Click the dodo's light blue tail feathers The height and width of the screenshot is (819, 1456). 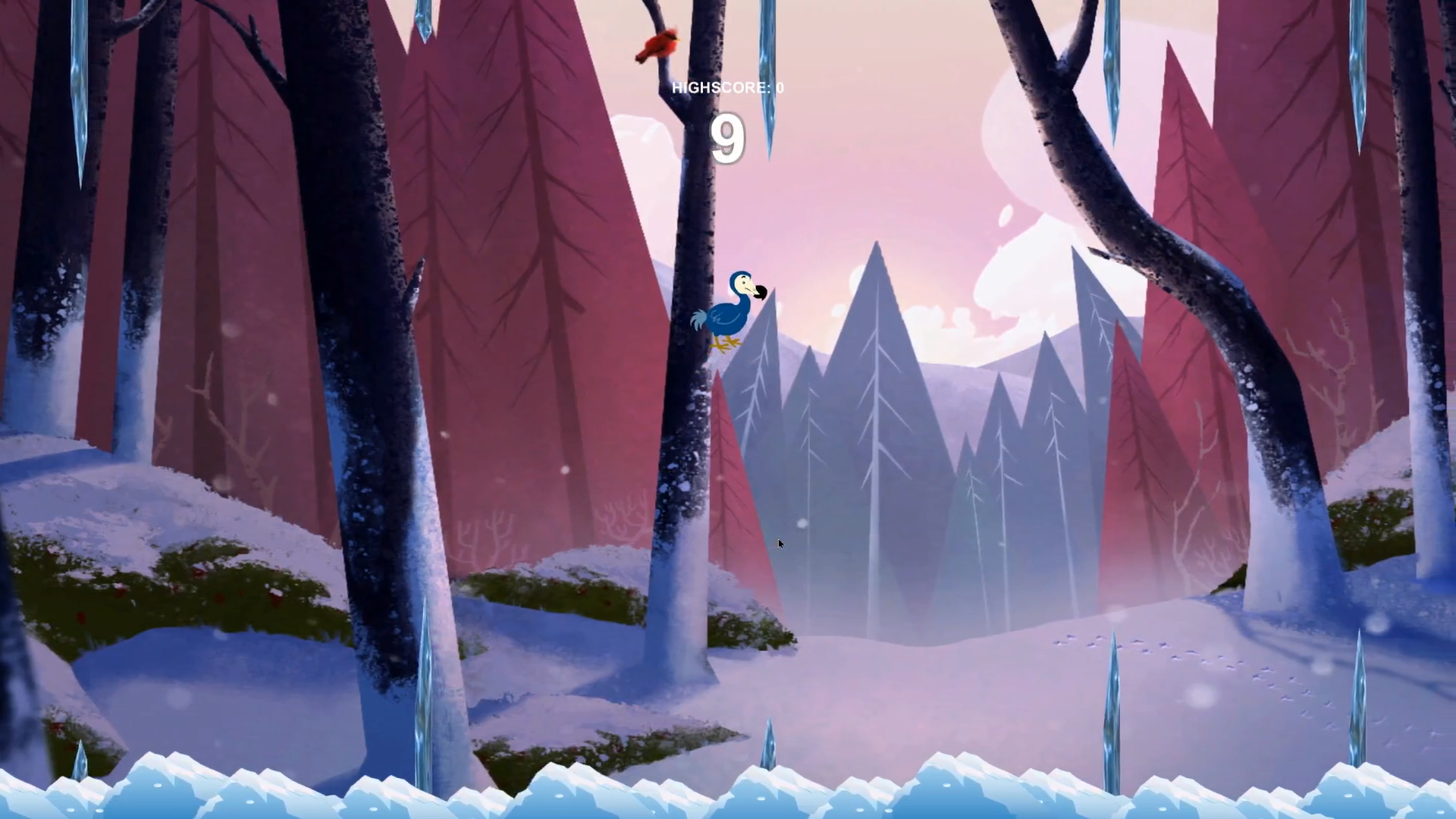(699, 317)
